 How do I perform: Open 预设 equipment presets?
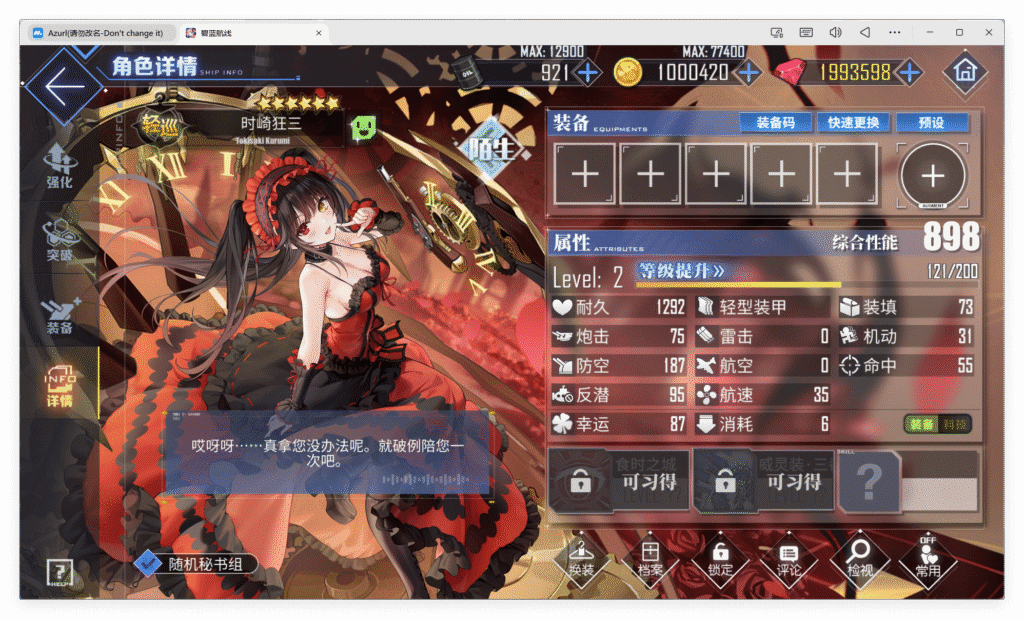932,122
